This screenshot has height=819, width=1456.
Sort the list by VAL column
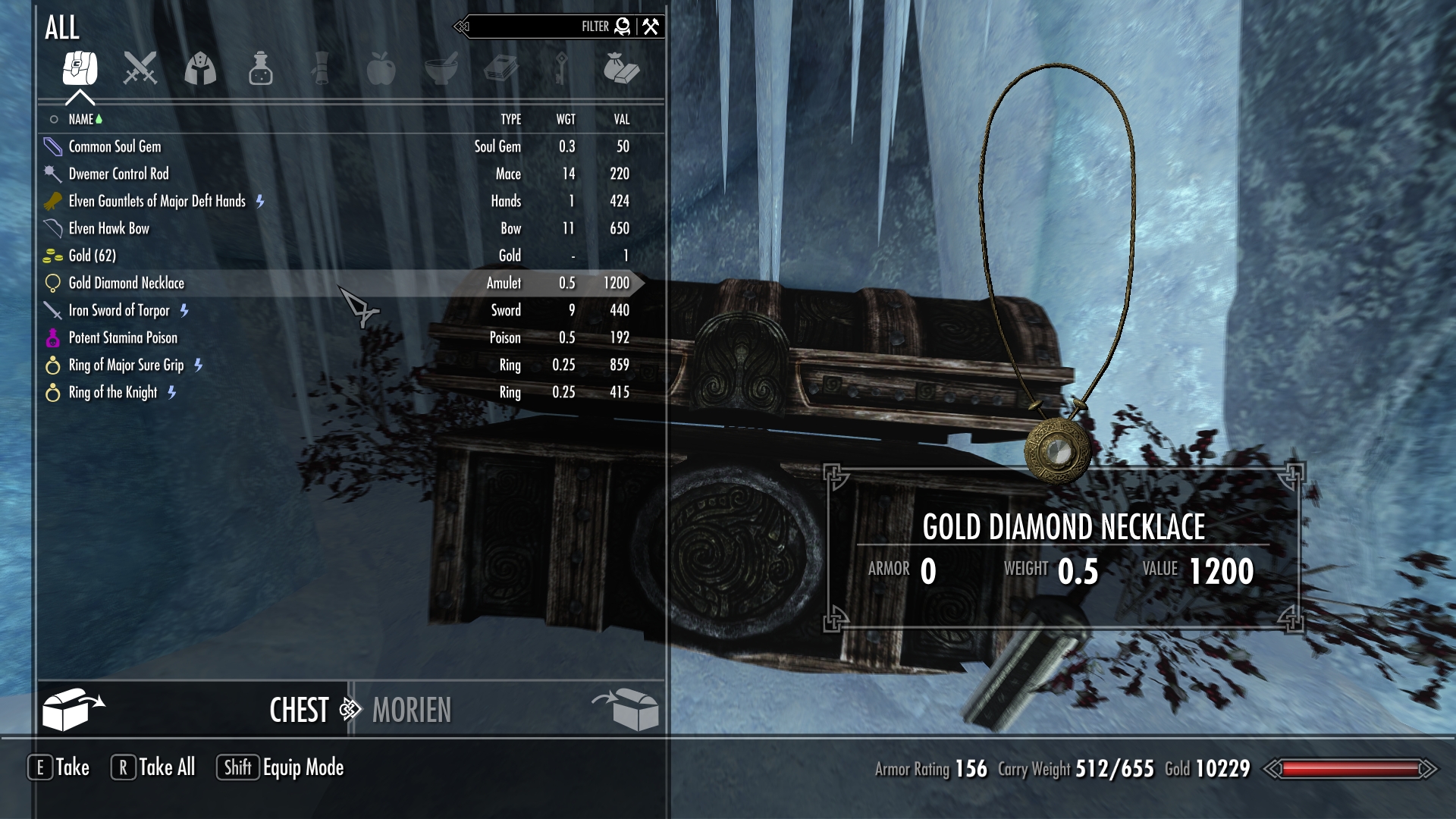[621, 119]
